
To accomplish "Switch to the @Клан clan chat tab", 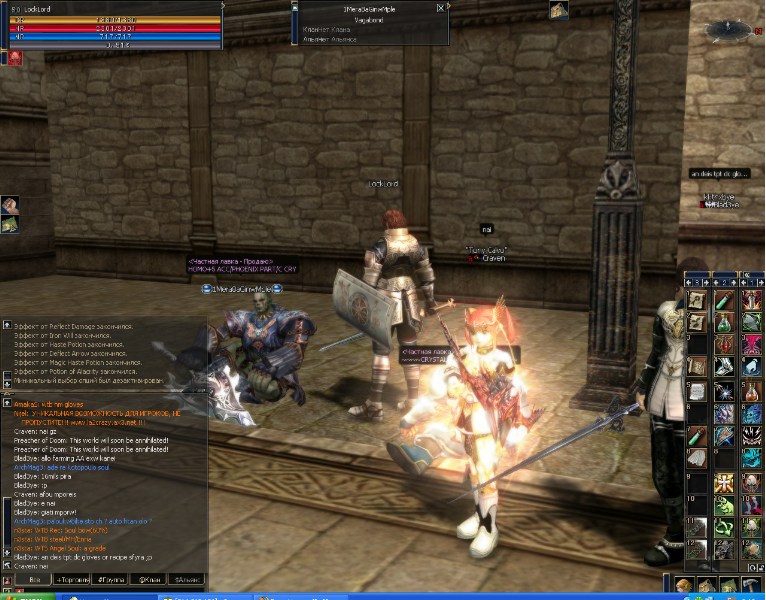I will (150, 579).
